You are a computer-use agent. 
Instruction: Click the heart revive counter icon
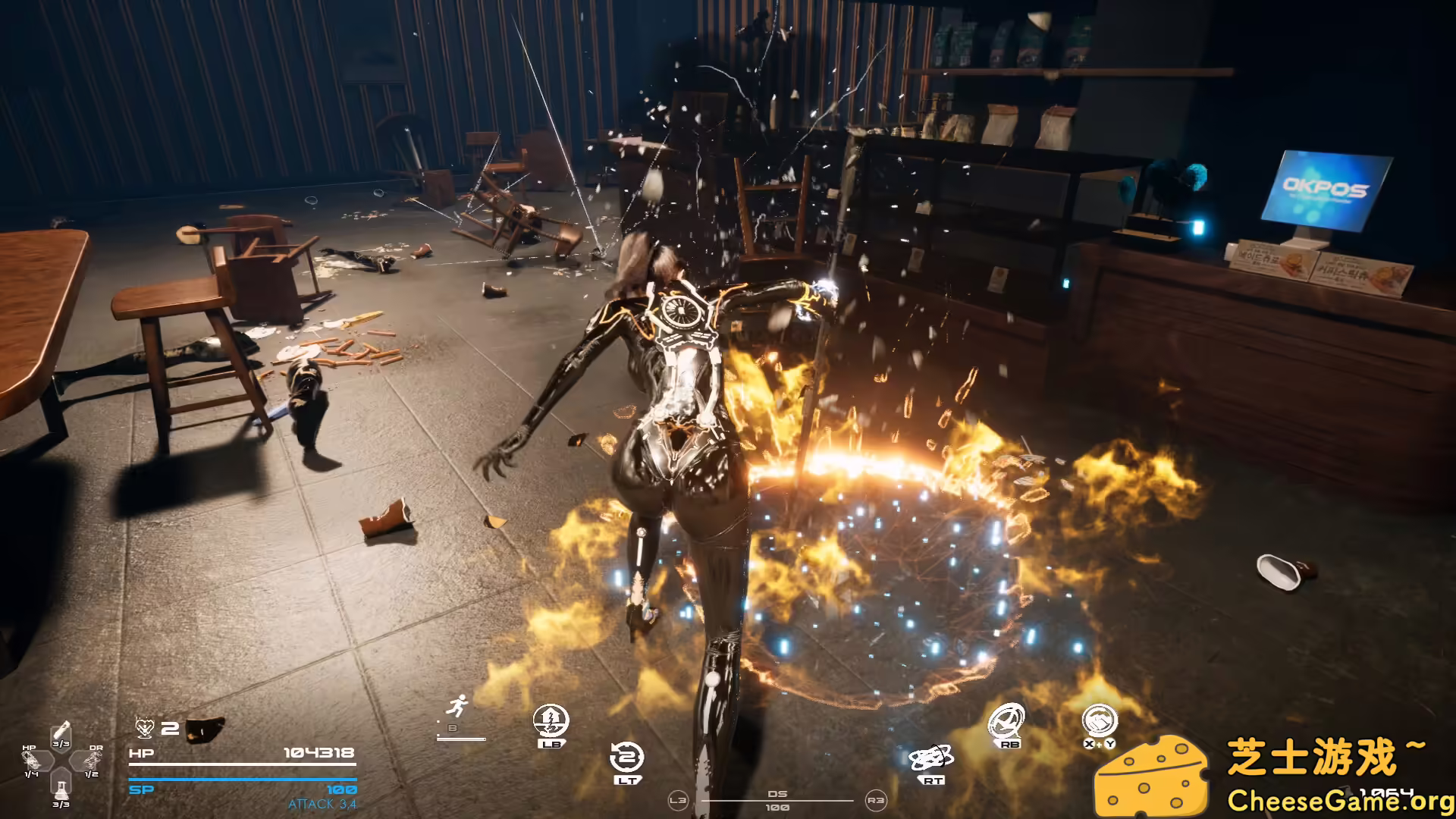pyautogui.click(x=145, y=729)
